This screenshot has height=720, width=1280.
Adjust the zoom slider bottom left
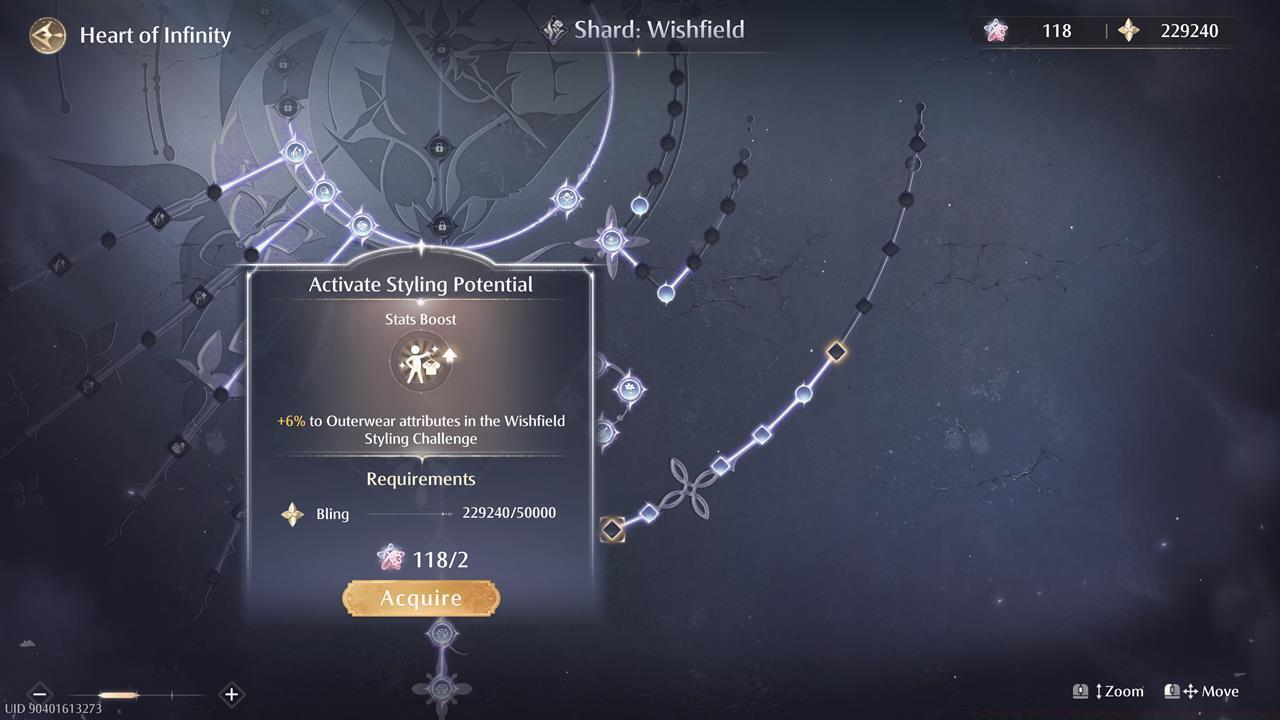(x=119, y=693)
